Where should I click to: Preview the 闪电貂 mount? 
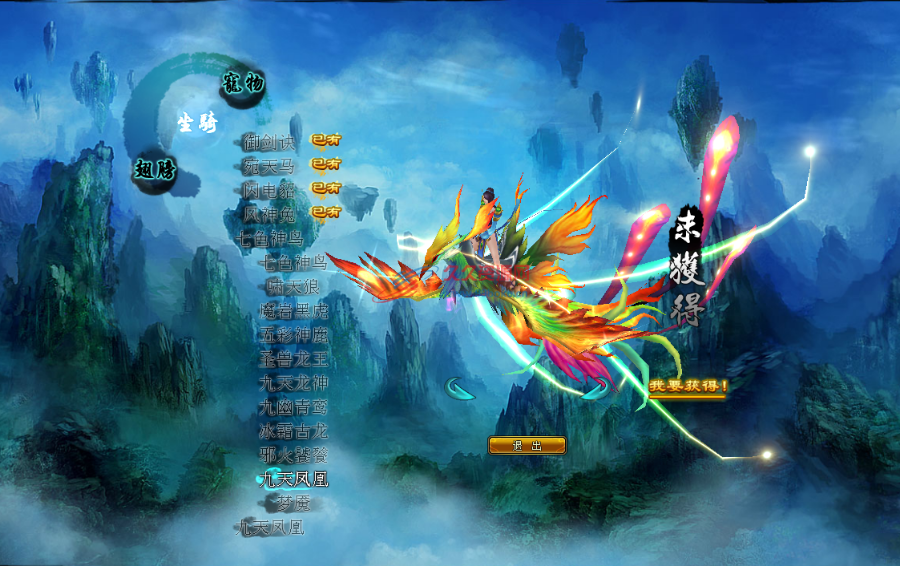[x=269, y=190]
